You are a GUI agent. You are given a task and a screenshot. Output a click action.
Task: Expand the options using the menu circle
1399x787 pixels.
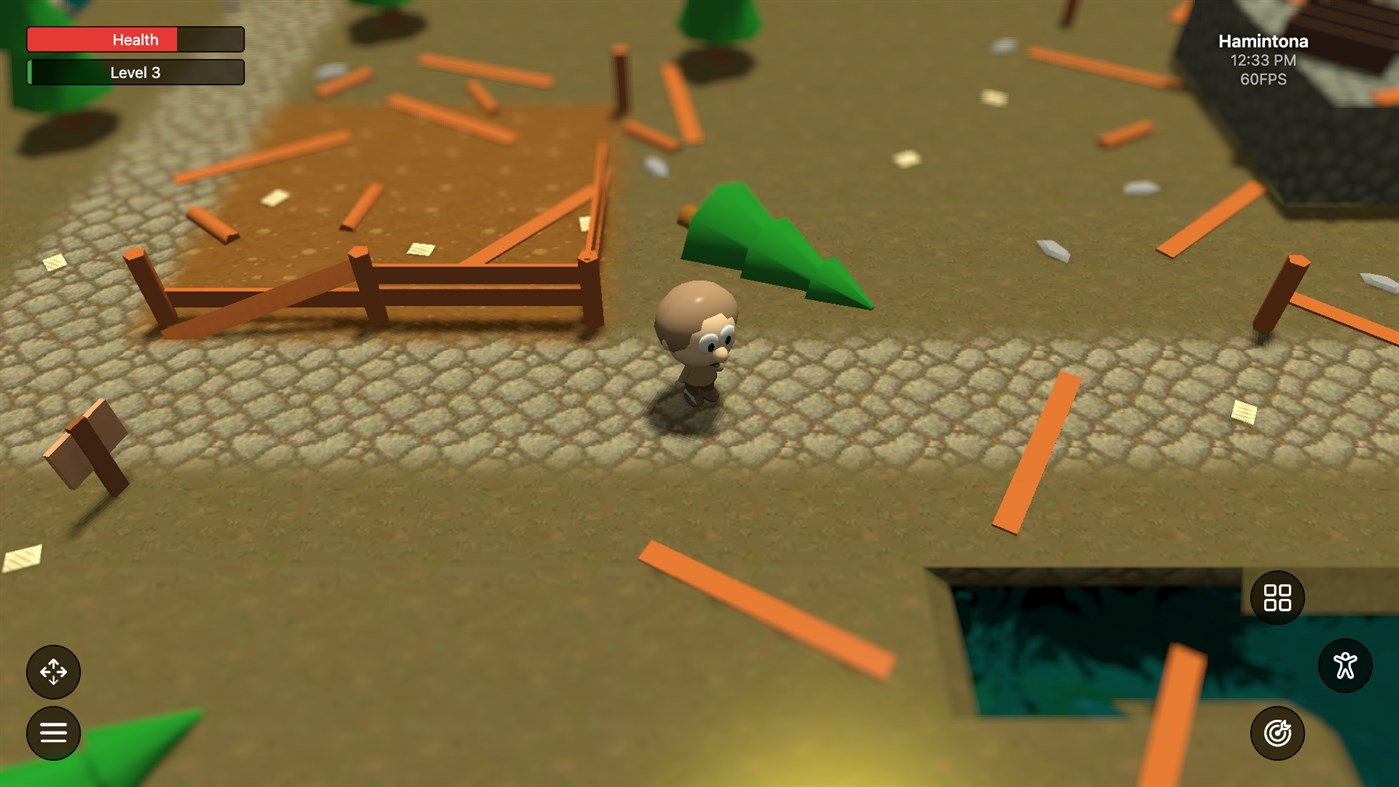[52, 733]
